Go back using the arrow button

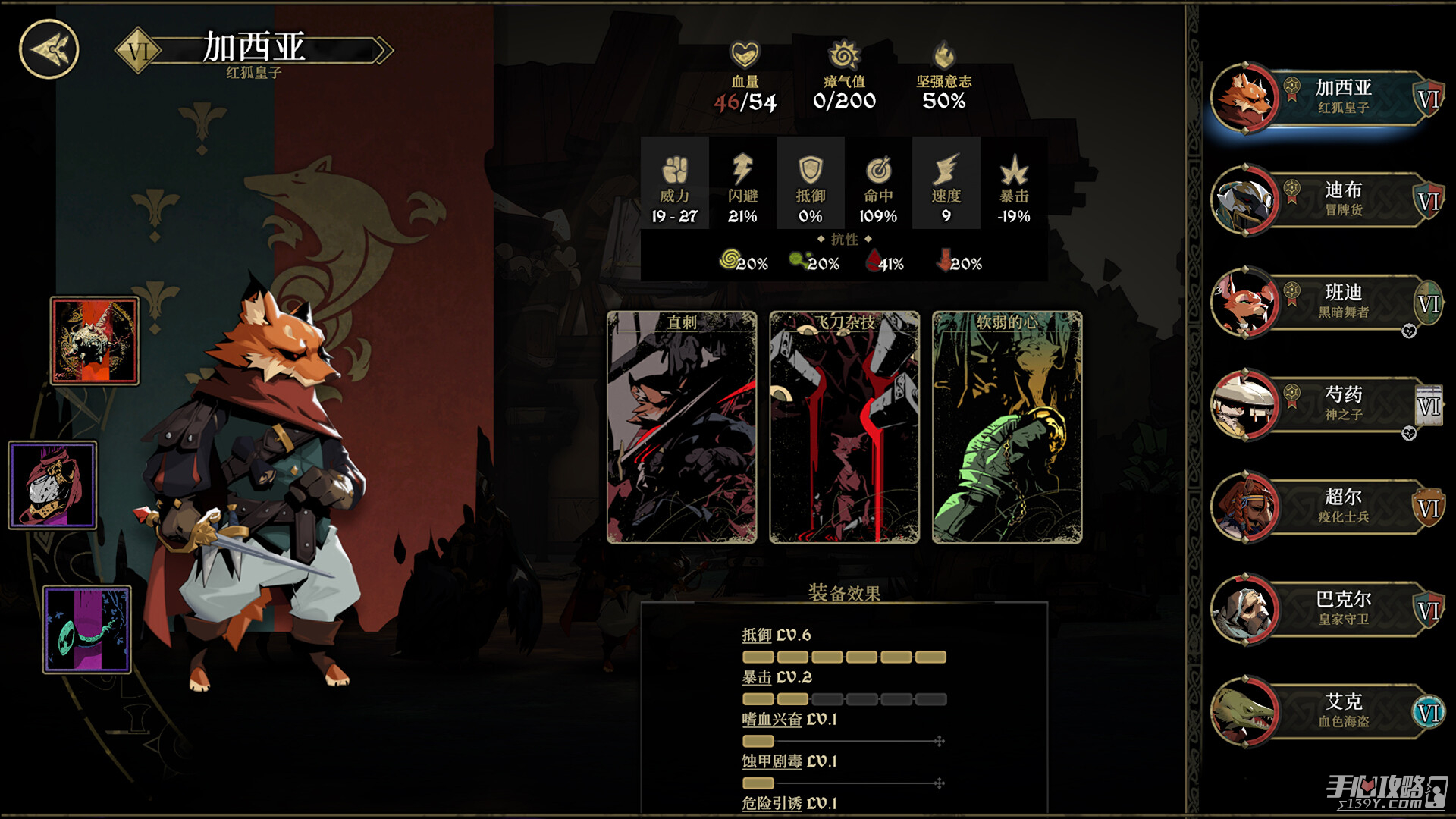[49, 50]
